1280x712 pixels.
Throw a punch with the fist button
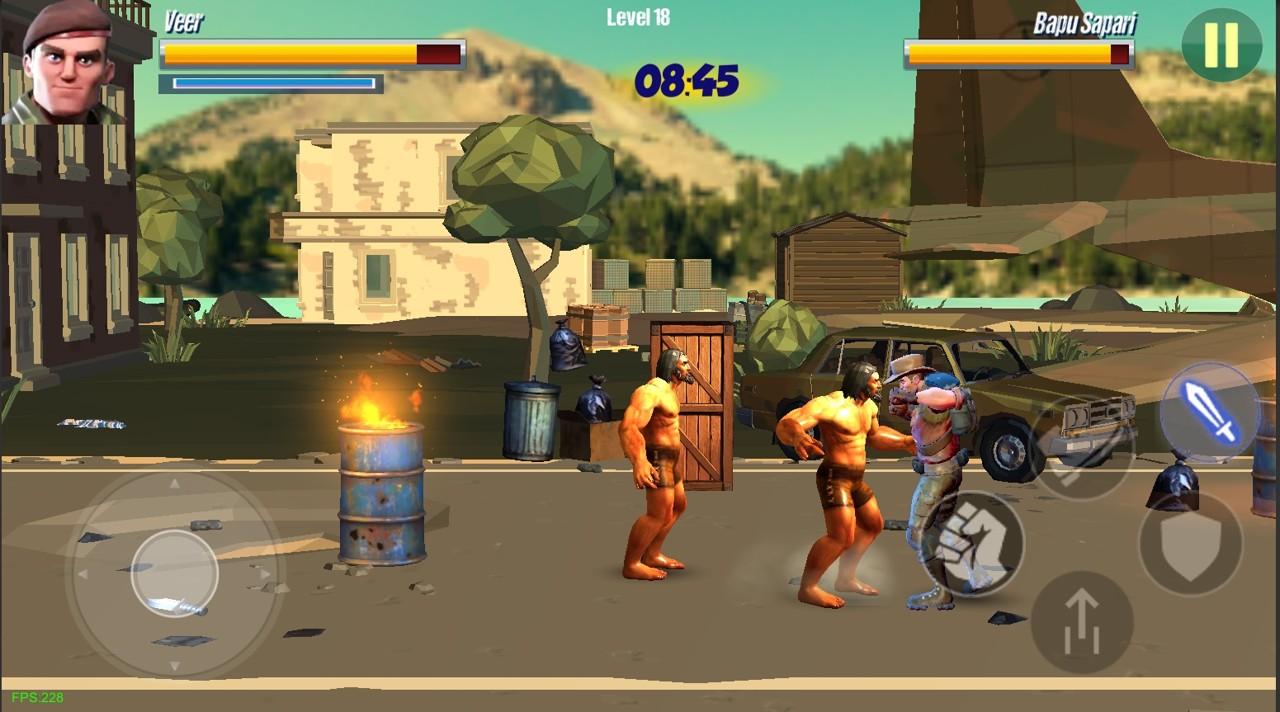tap(971, 544)
